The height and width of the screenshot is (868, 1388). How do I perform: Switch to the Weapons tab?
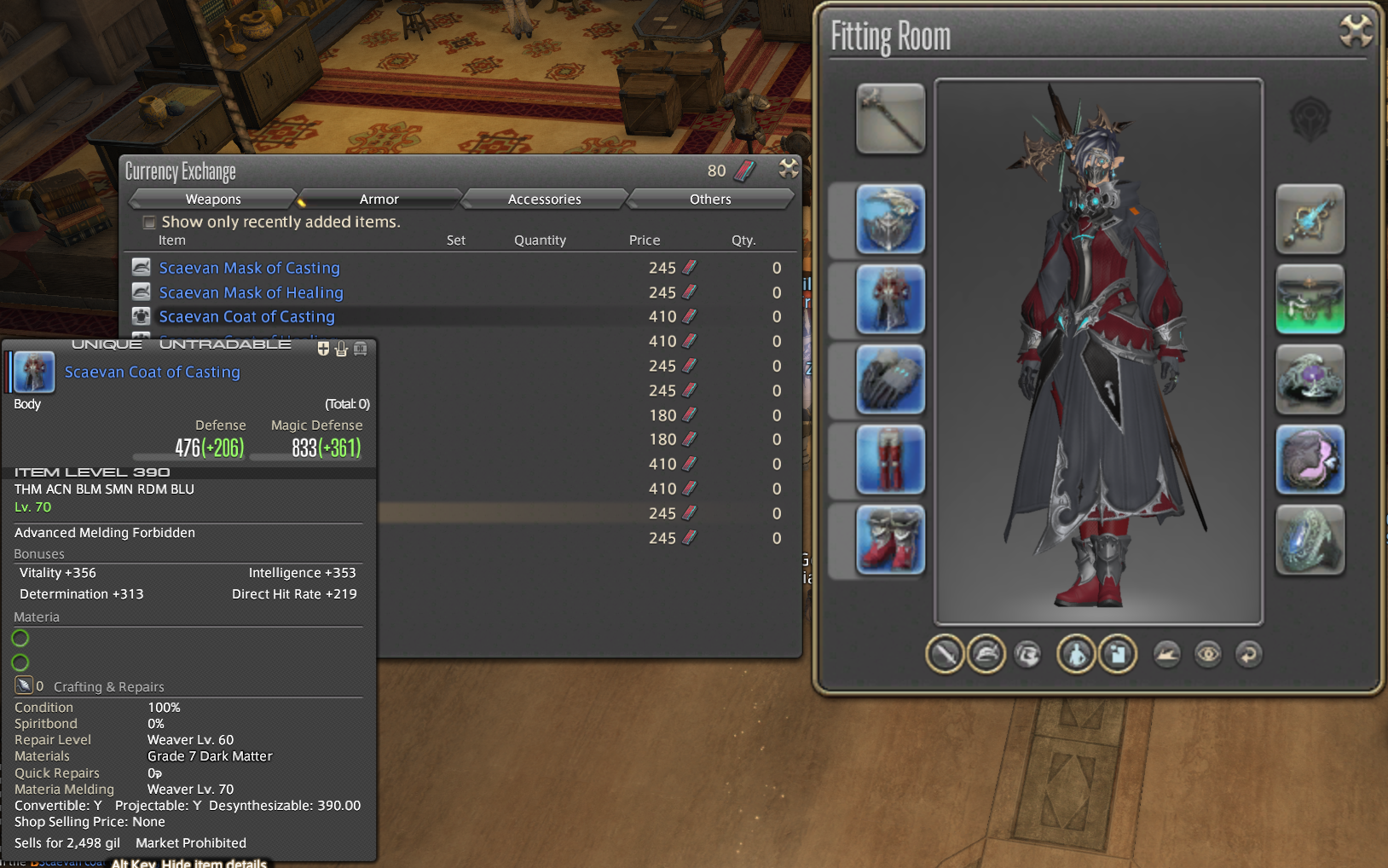[x=213, y=200]
